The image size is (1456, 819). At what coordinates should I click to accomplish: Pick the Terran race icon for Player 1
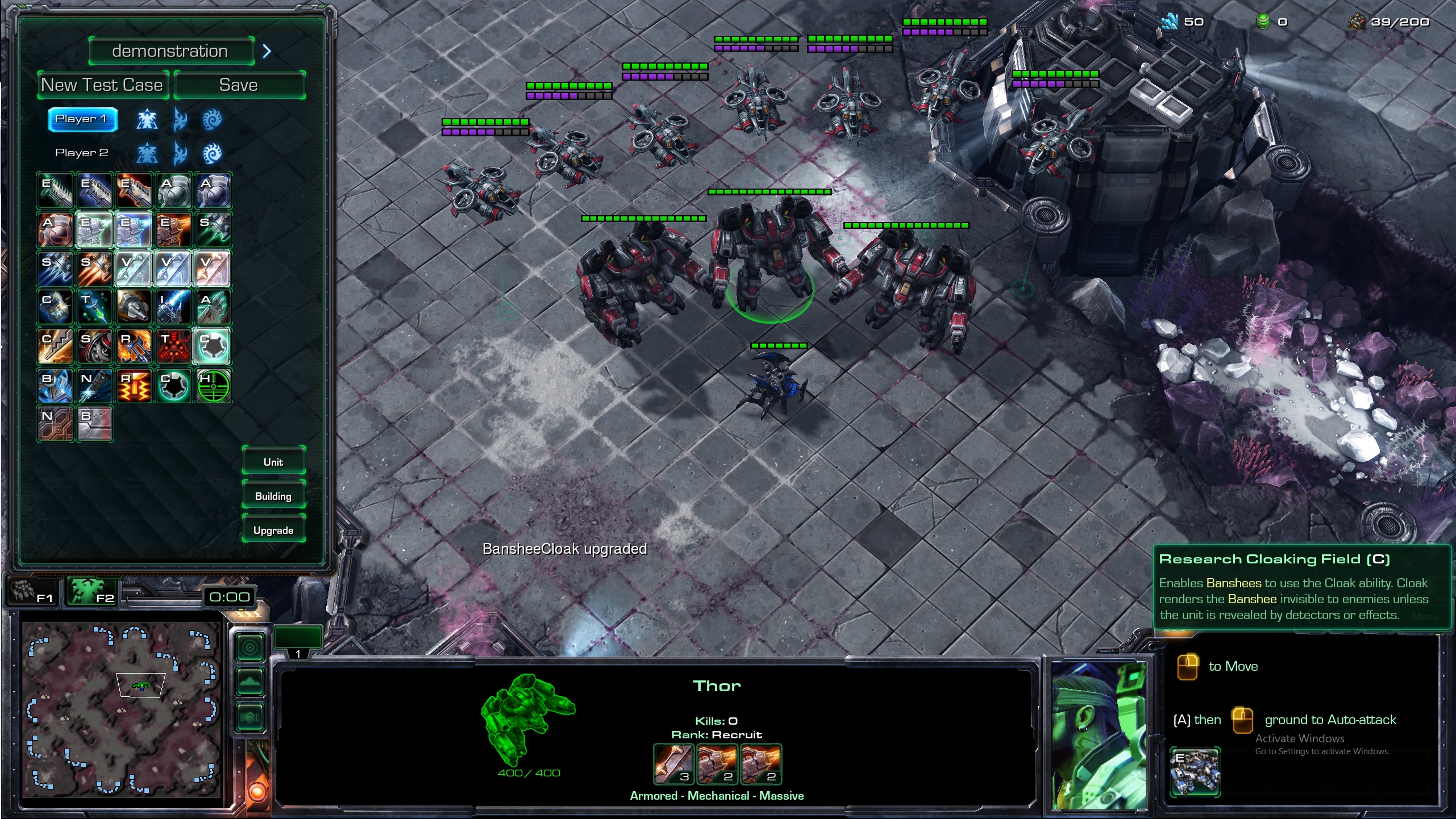147,119
